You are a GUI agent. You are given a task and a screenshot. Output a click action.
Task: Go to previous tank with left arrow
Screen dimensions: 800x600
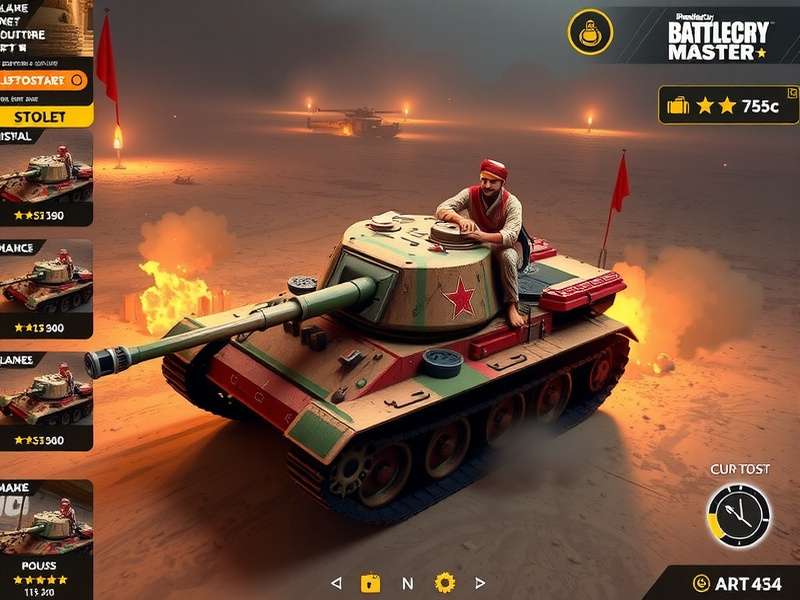(x=336, y=582)
